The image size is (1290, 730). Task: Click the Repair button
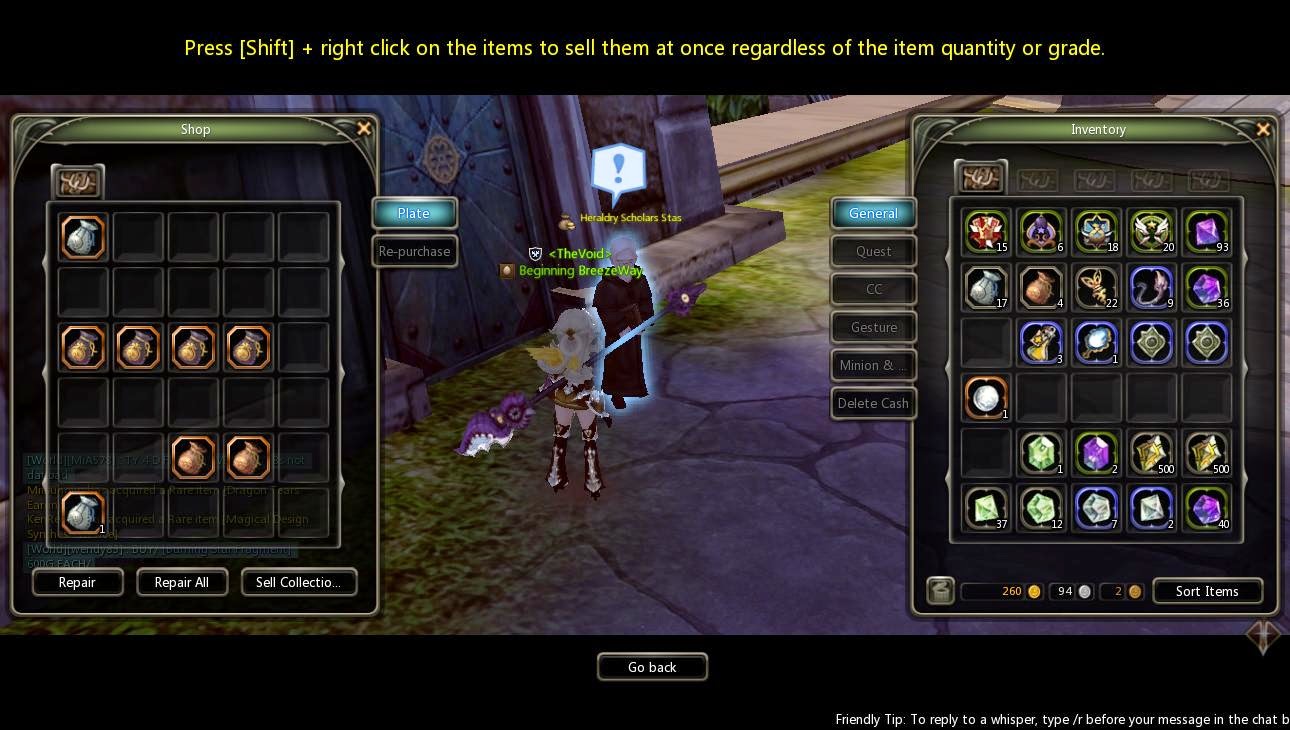[x=77, y=582]
